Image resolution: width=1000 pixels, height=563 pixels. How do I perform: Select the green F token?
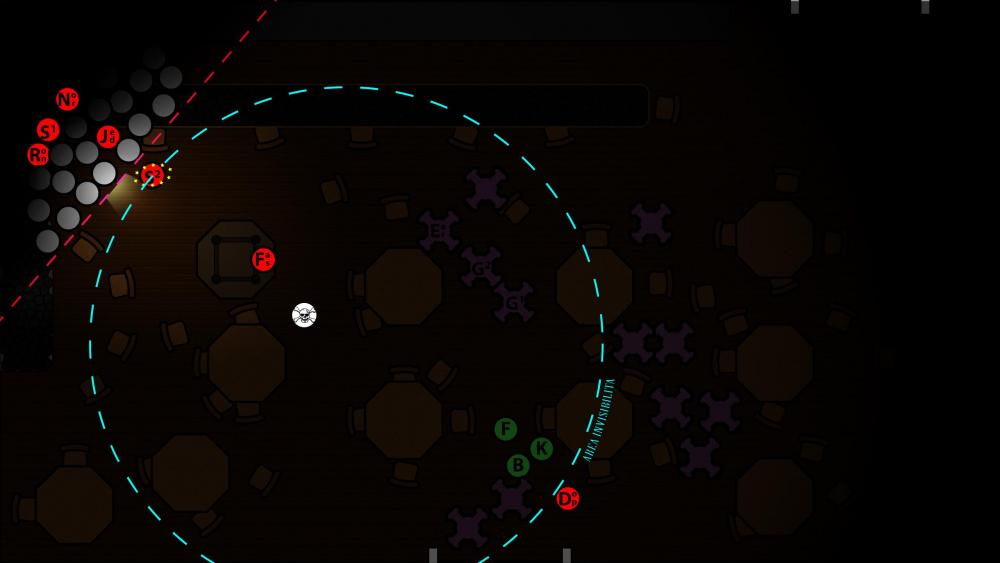506,430
